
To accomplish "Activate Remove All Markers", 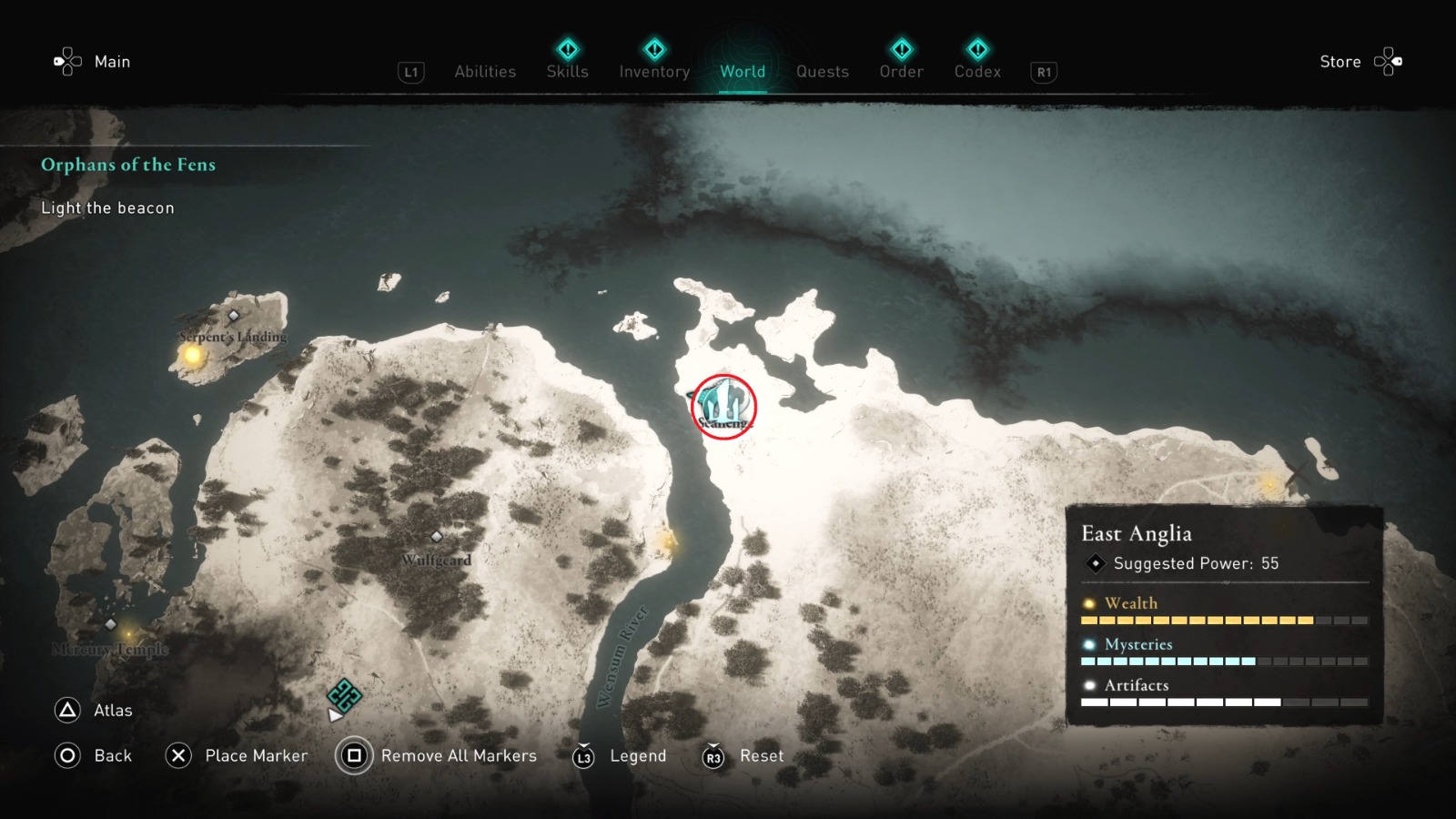I will pyautogui.click(x=353, y=756).
